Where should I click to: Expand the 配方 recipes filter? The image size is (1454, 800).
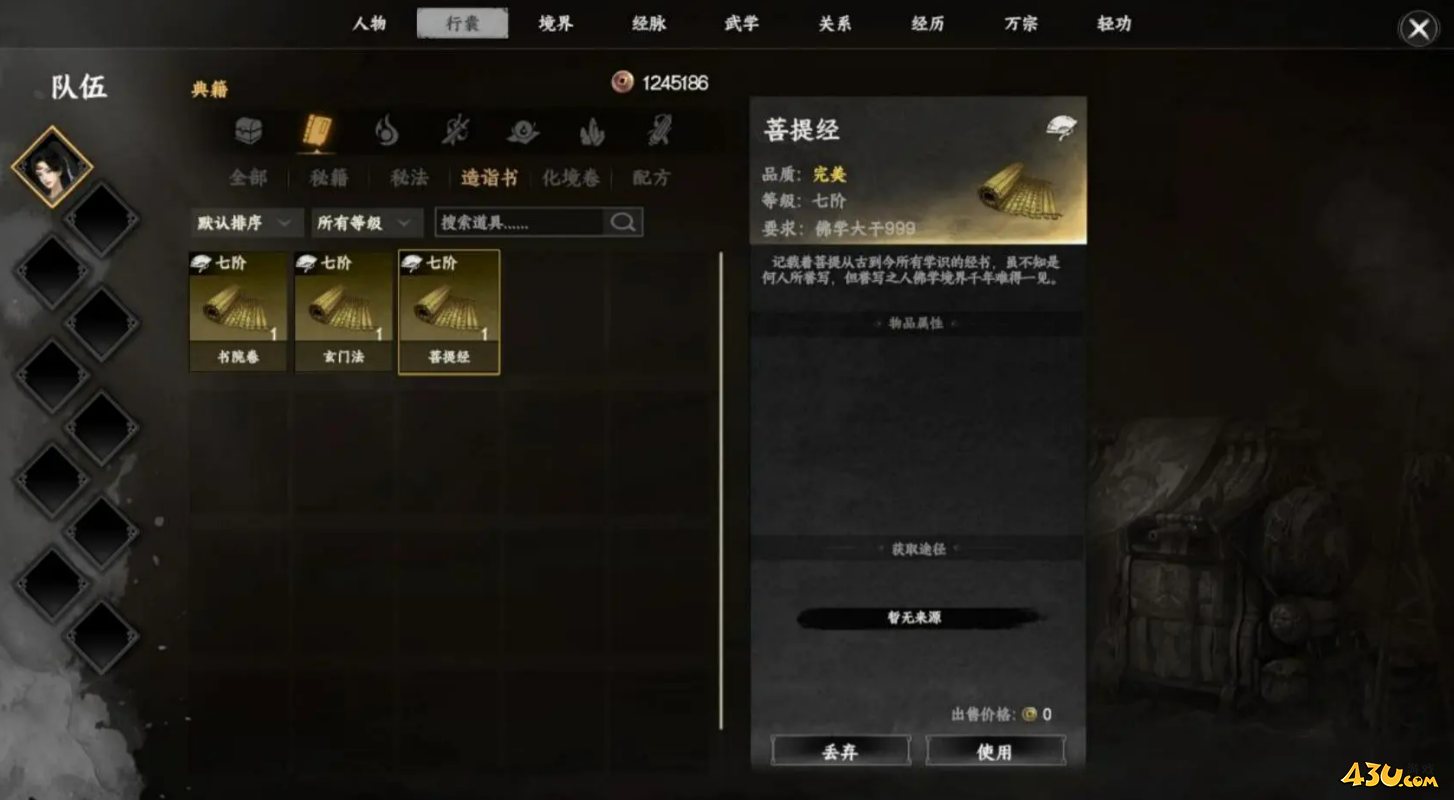(x=652, y=178)
